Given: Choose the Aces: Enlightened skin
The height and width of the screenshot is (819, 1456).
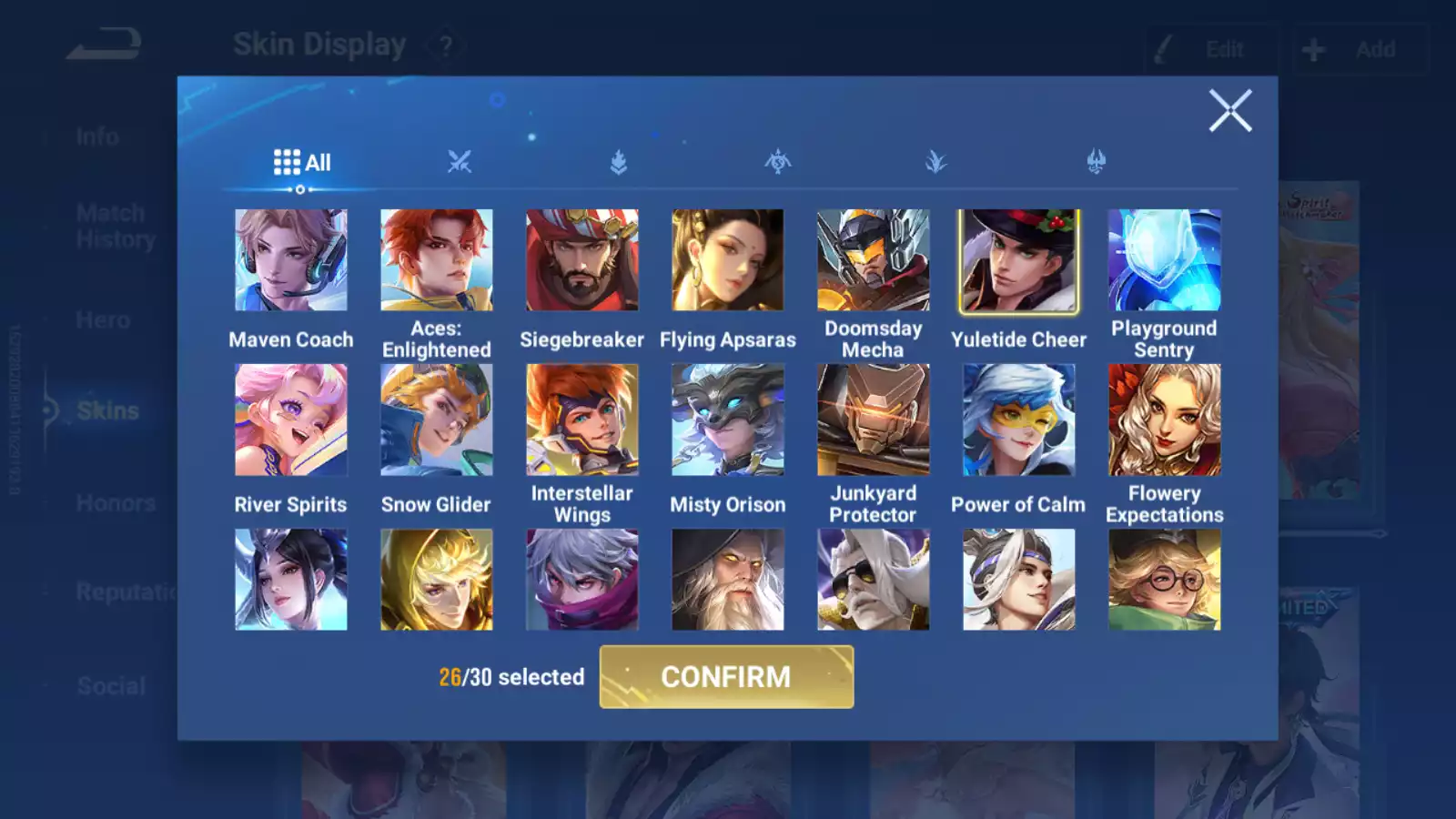Looking at the screenshot, I should (x=436, y=261).
